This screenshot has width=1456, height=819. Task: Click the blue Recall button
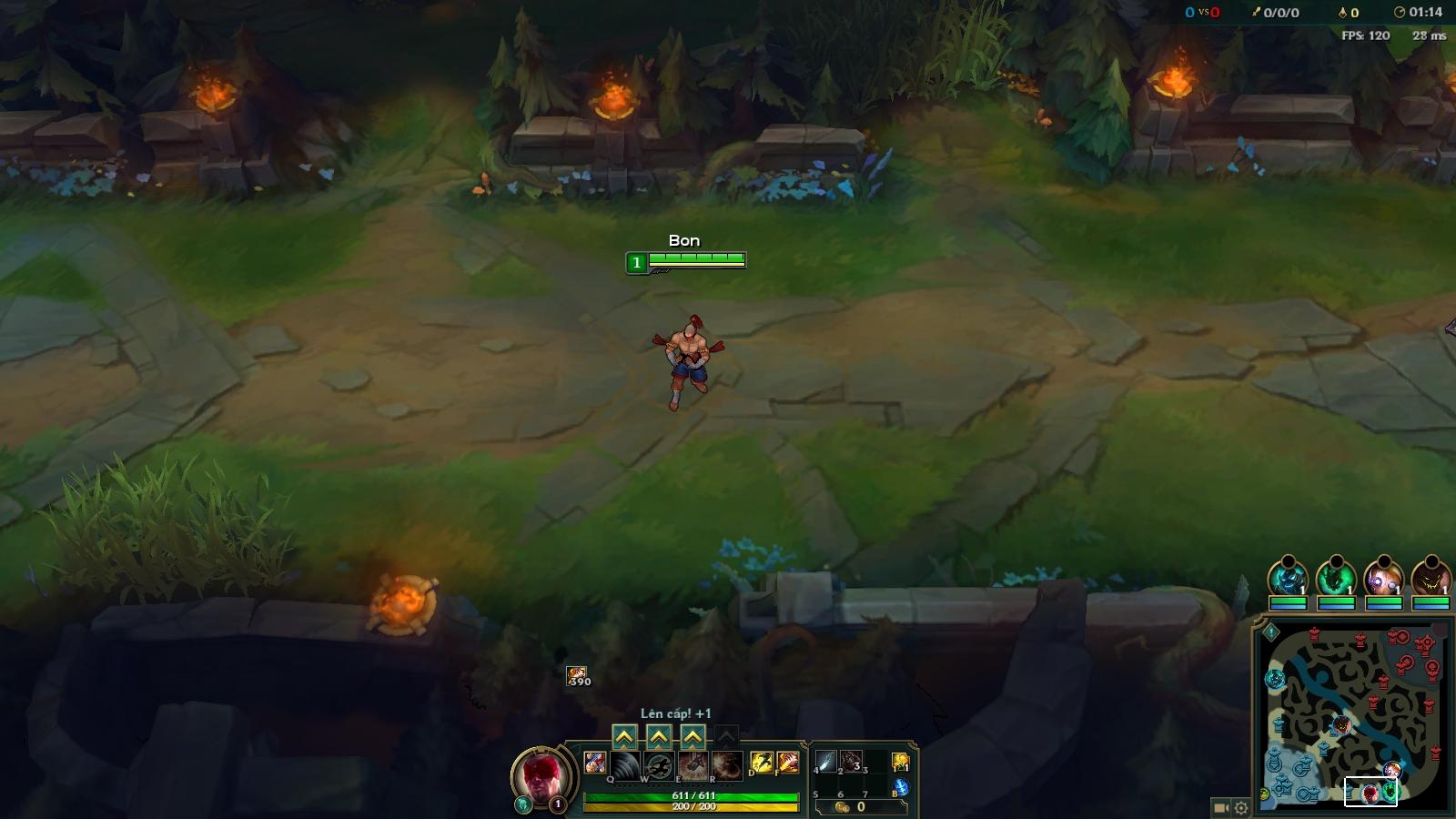901,787
